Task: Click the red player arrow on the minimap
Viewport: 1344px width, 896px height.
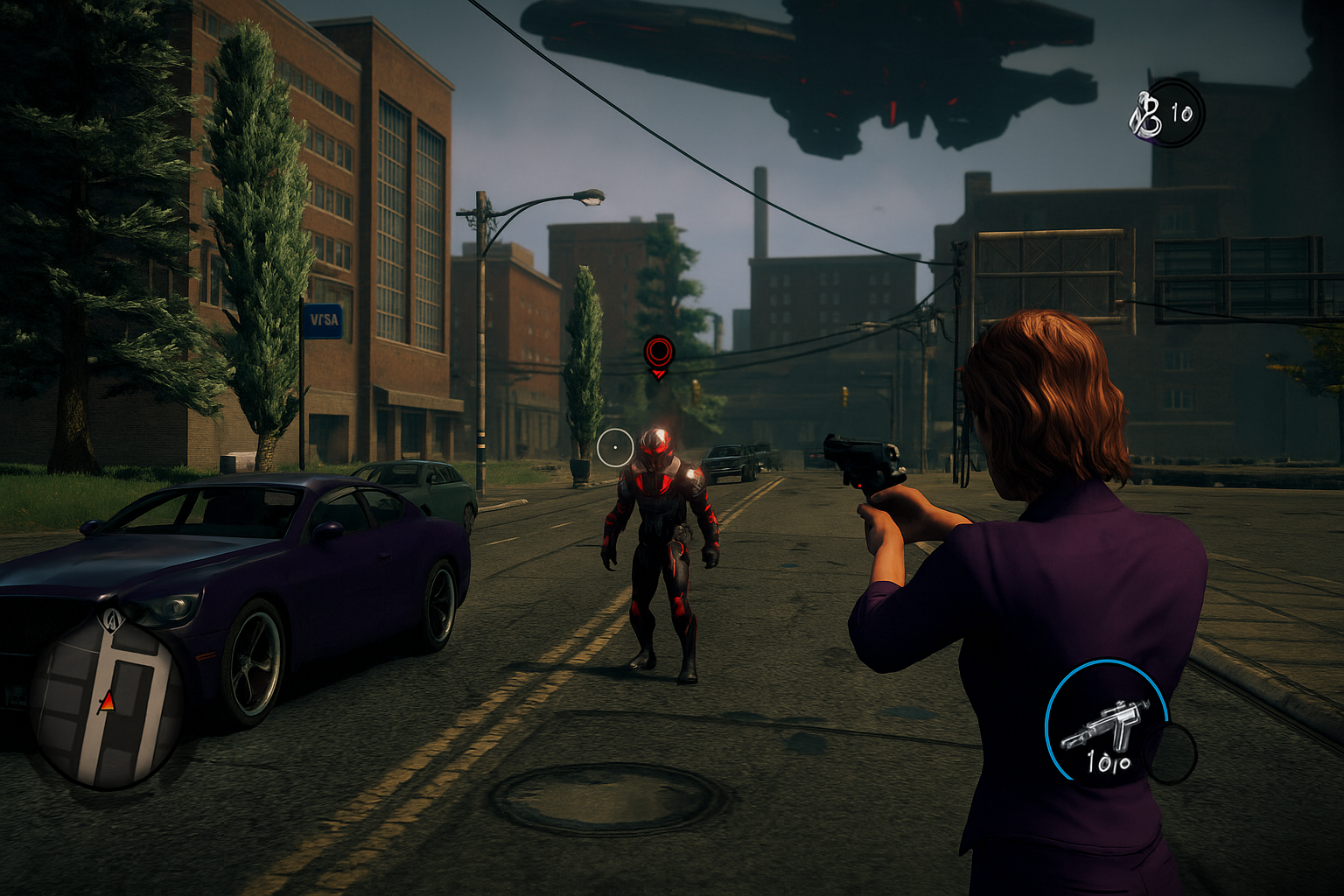Action: point(107,701)
